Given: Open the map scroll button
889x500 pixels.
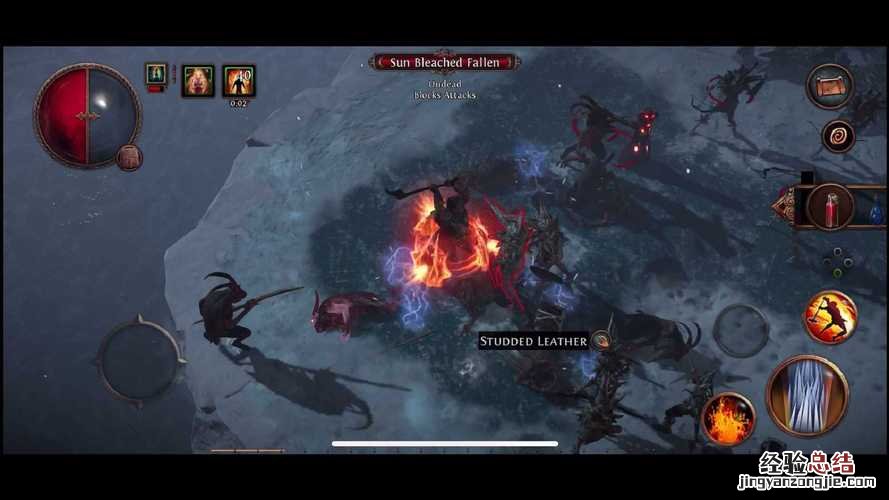Looking at the screenshot, I should [x=828, y=86].
